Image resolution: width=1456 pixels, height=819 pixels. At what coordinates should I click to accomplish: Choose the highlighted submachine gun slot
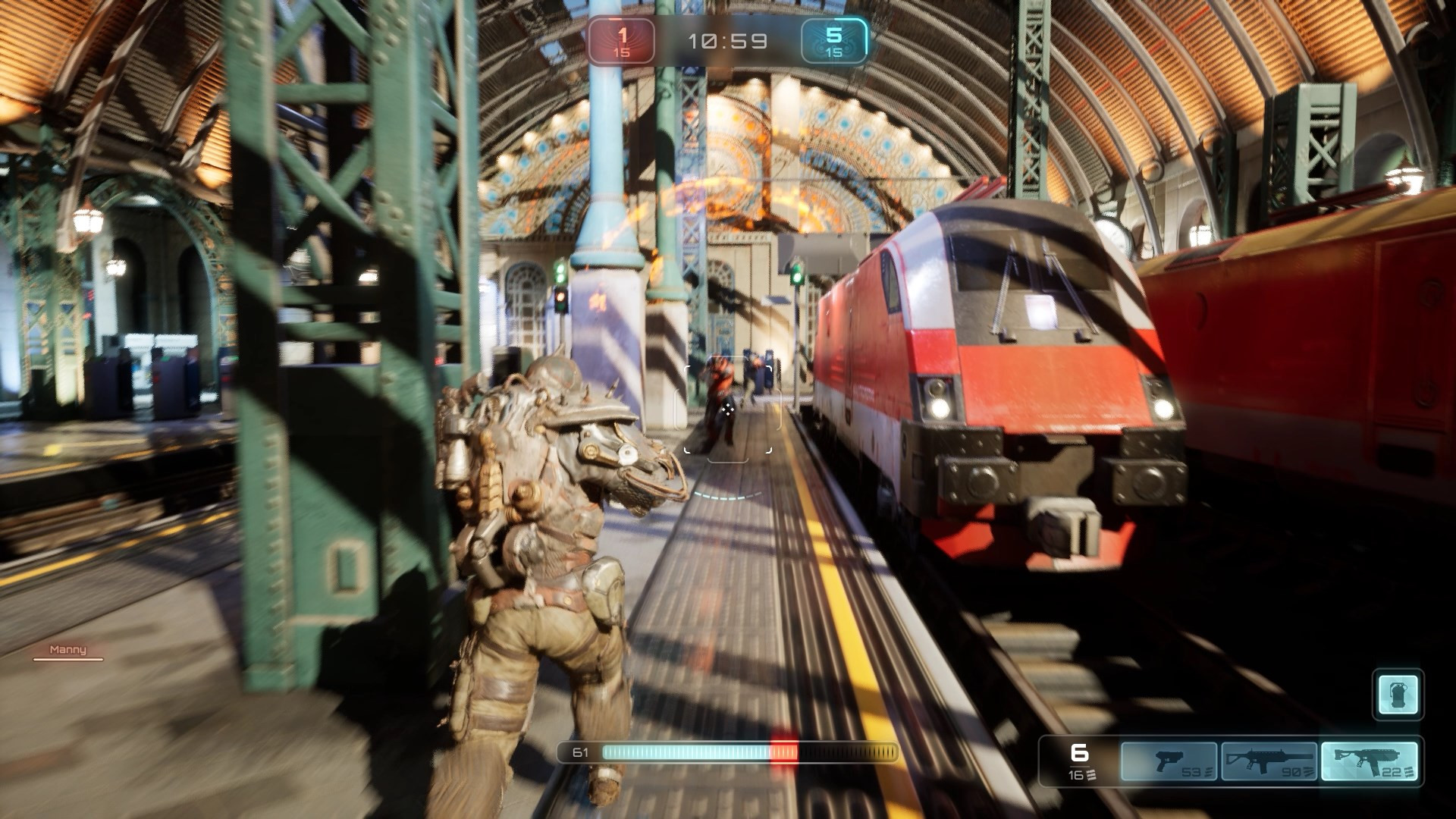coord(1369,761)
